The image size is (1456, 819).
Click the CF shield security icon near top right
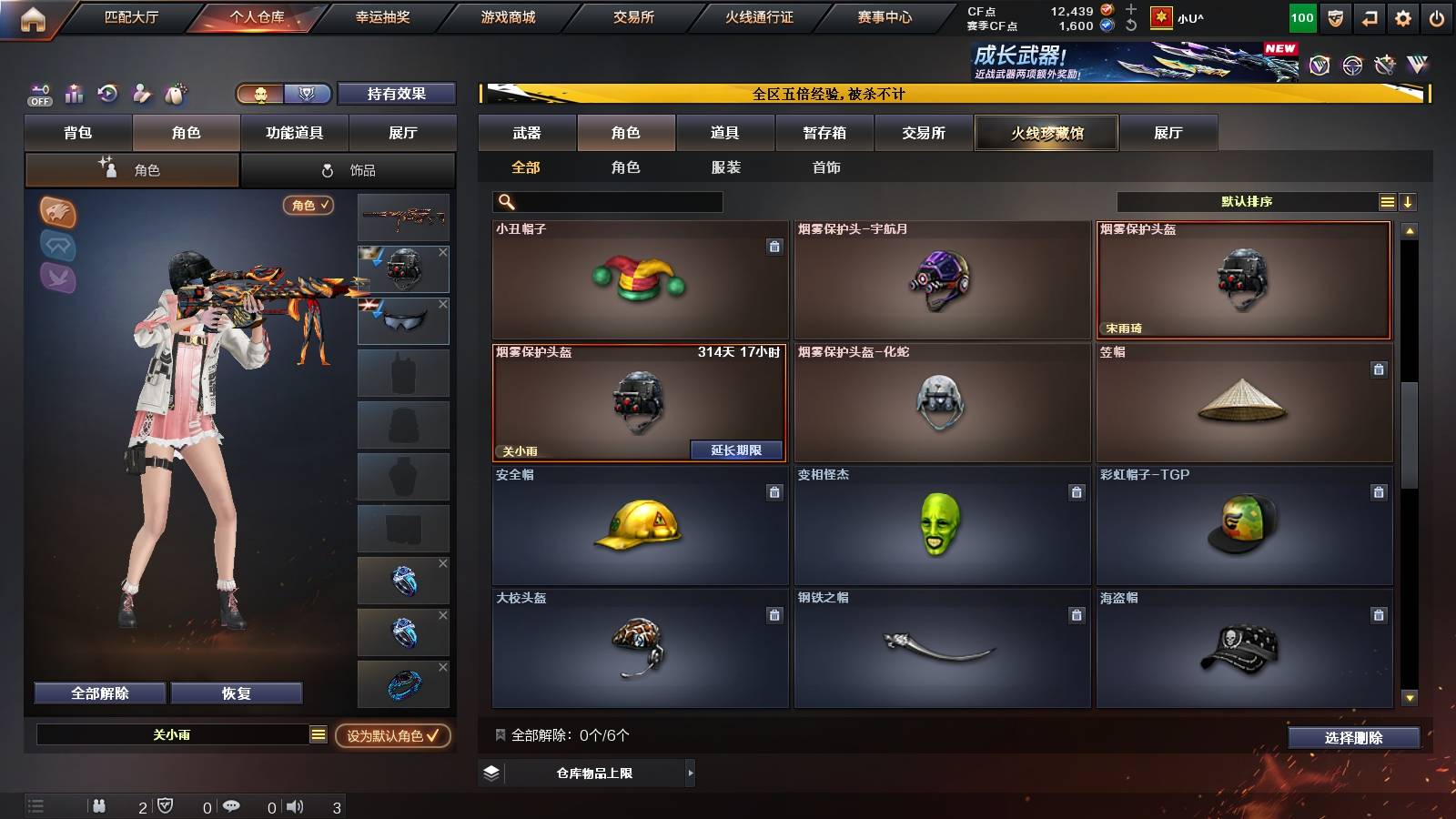pyautogui.click(x=1335, y=16)
